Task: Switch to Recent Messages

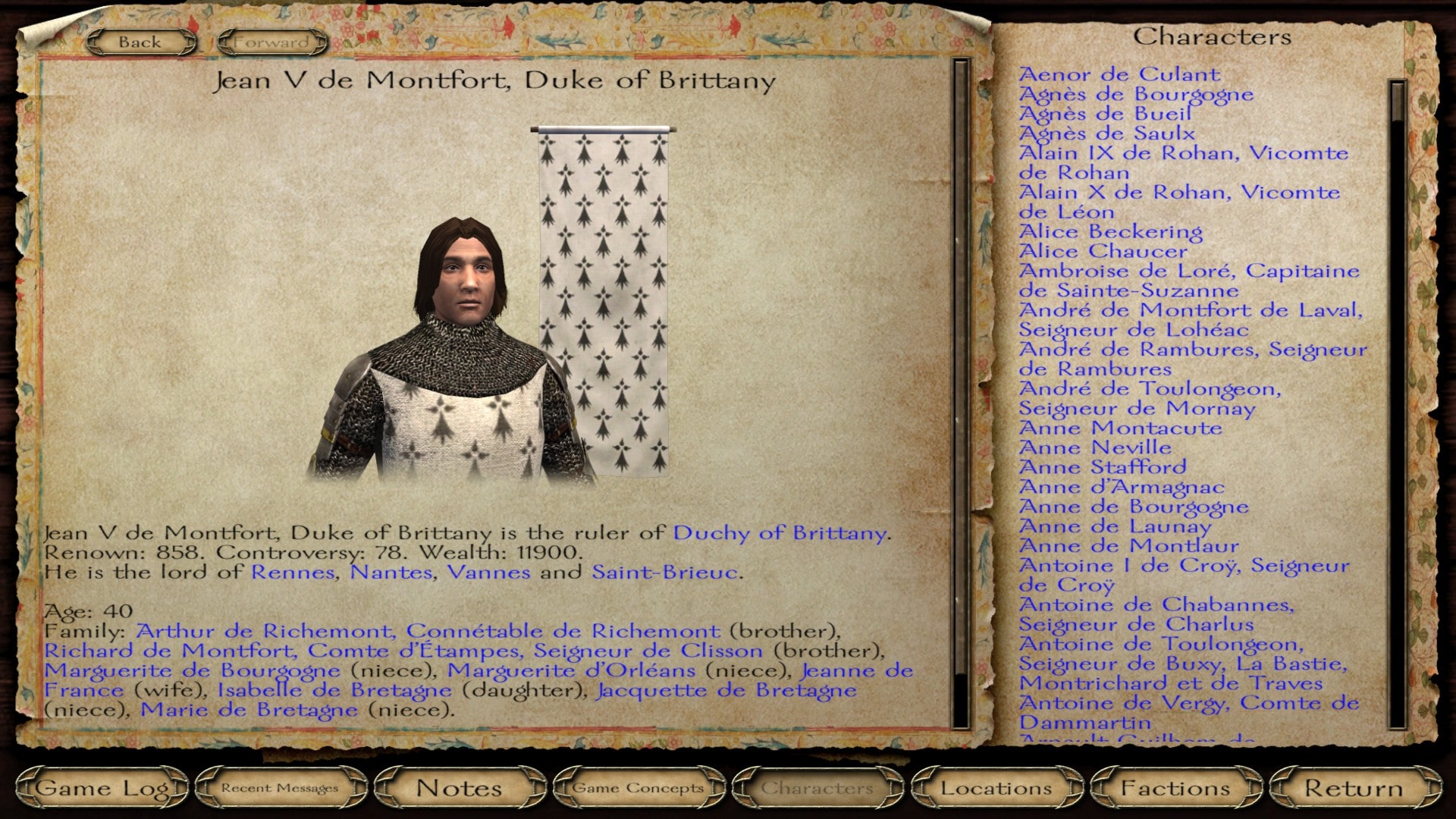Action: (280, 789)
